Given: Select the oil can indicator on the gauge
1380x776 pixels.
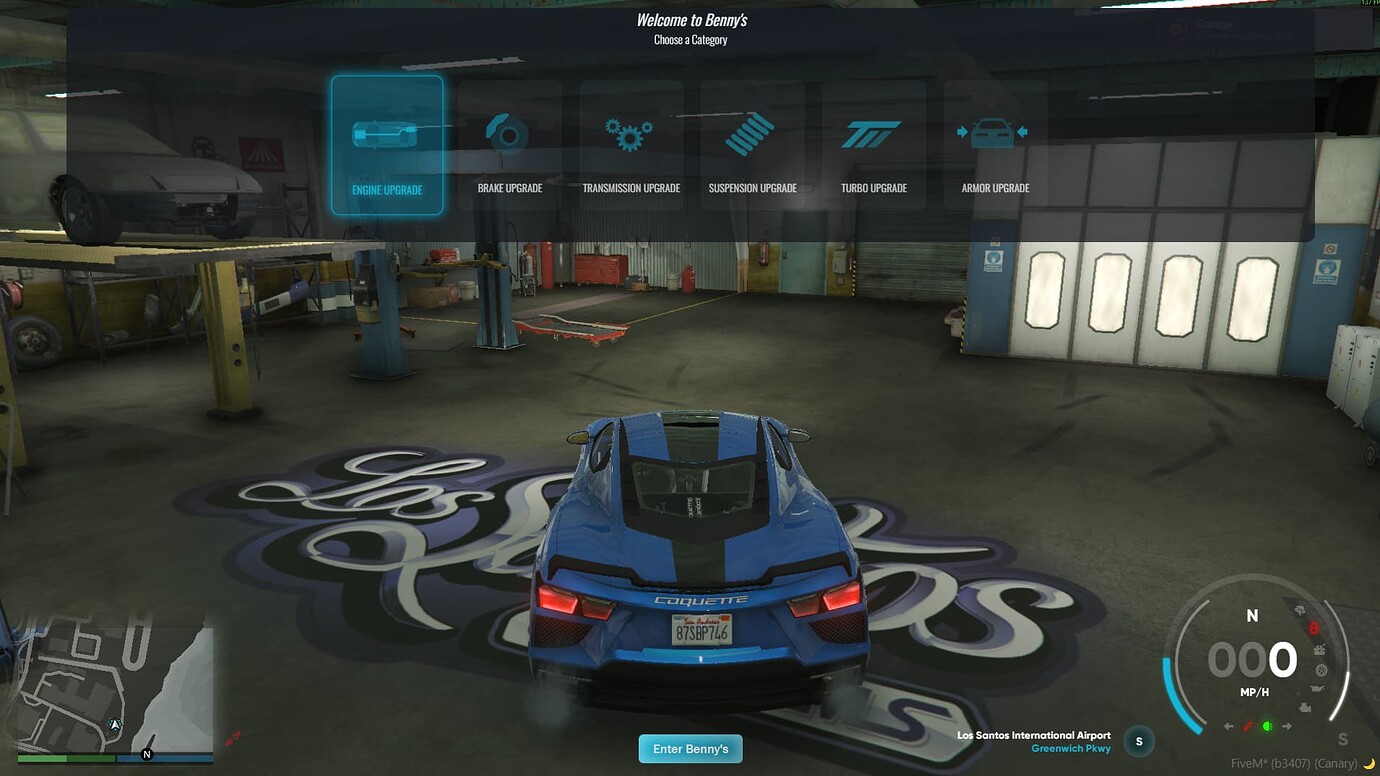Looking at the screenshot, I should click(x=1318, y=690).
